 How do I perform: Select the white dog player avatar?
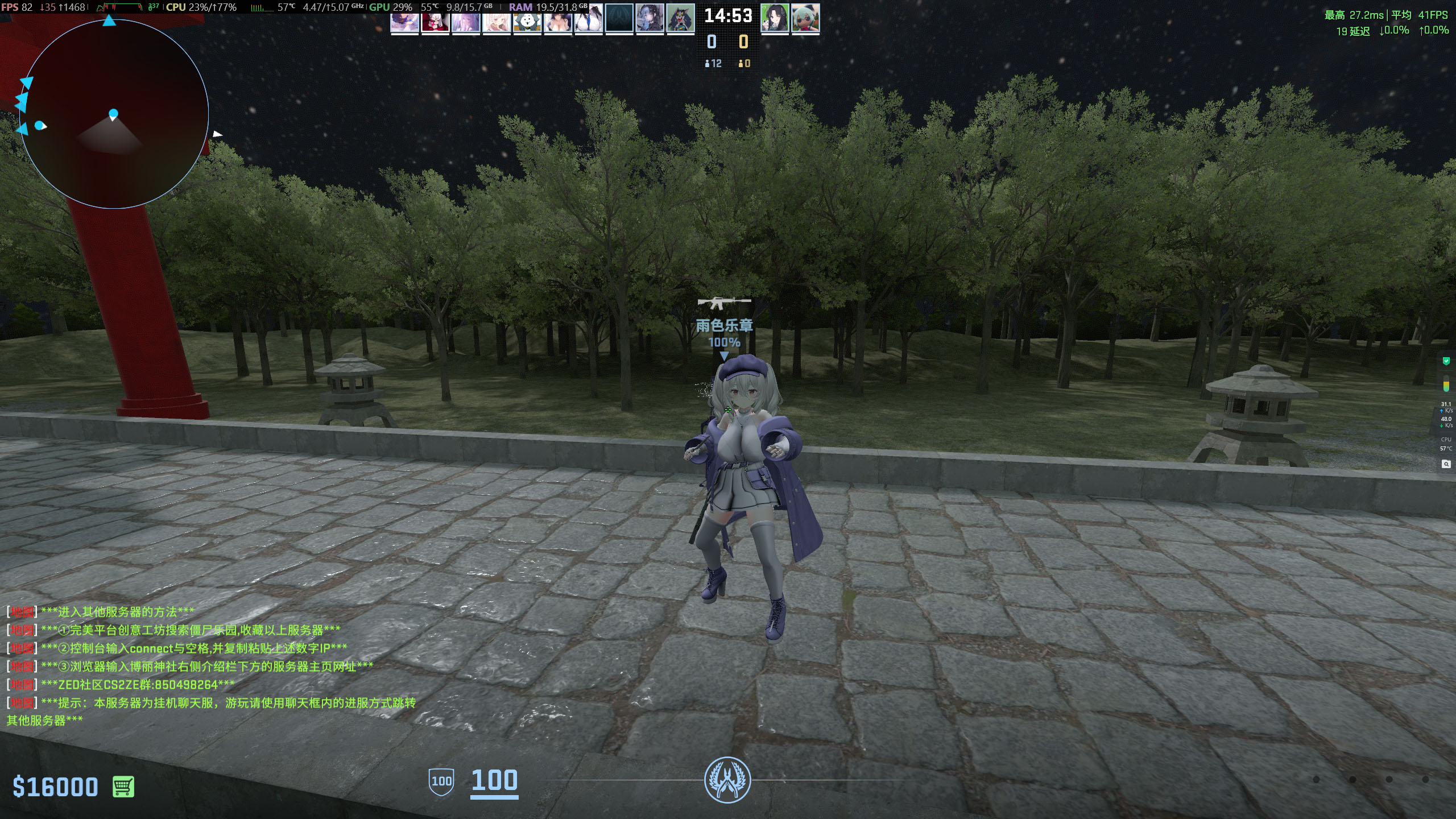coord(527,20)
